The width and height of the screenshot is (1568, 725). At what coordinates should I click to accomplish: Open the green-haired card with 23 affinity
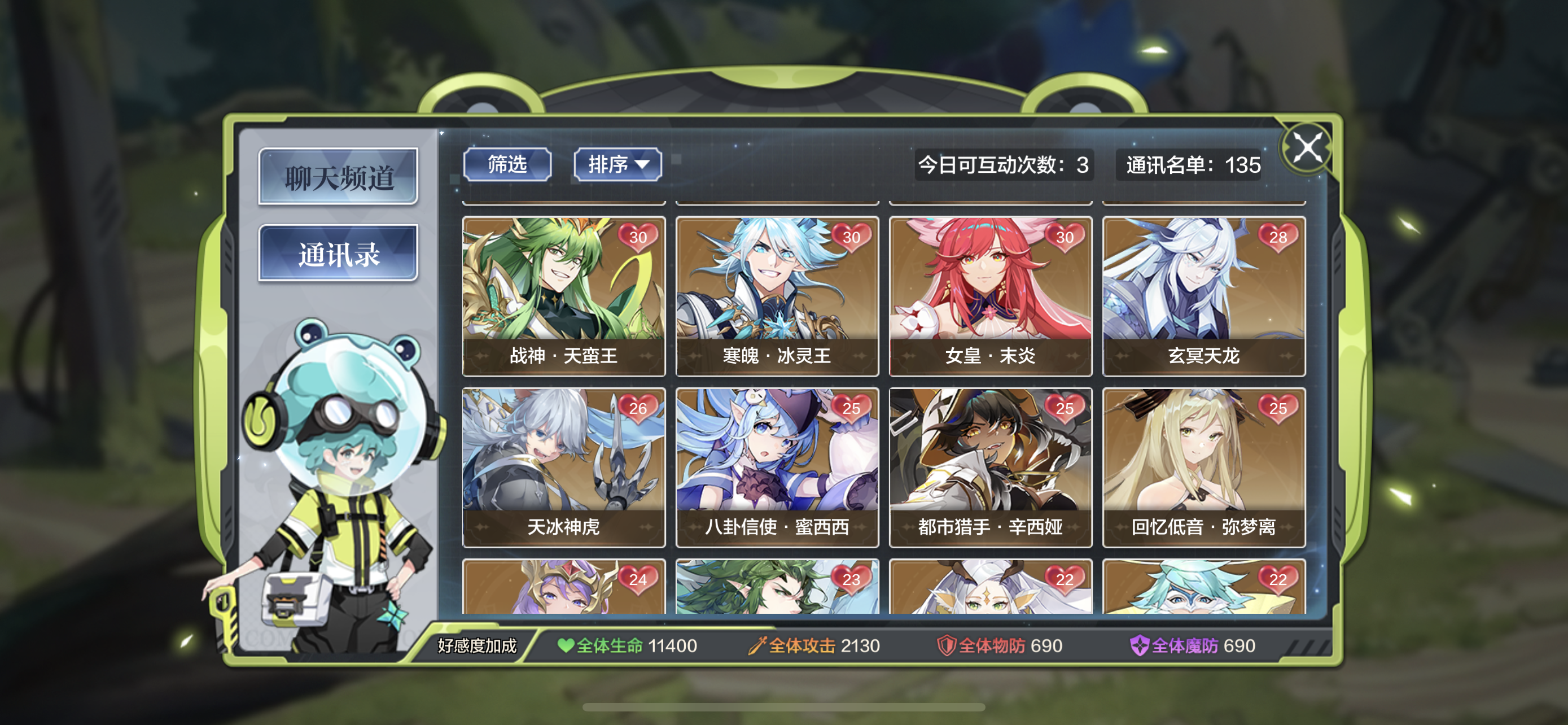click(x=777, y=587)
